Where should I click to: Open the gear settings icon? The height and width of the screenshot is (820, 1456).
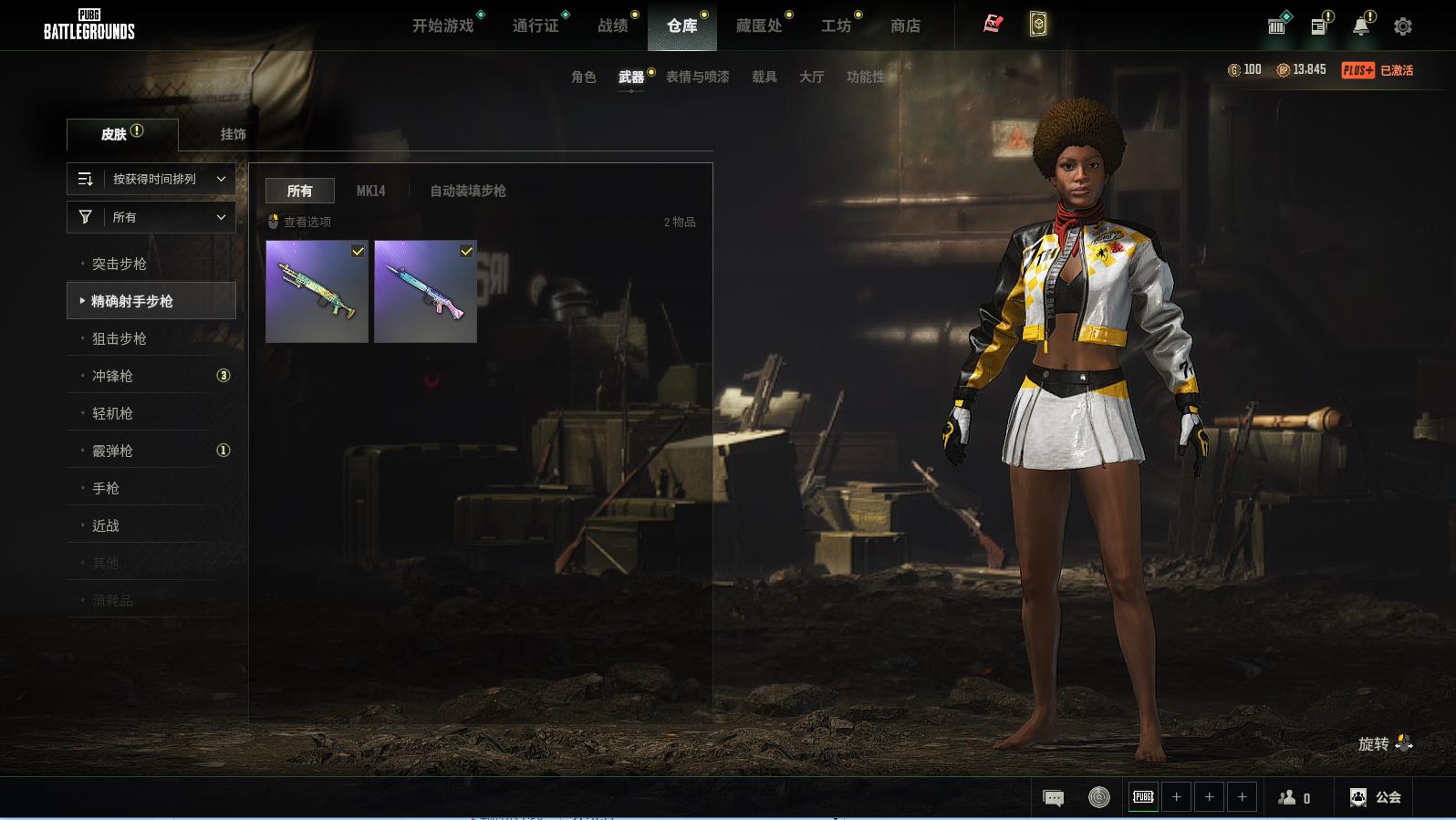tap(1403, 26)
